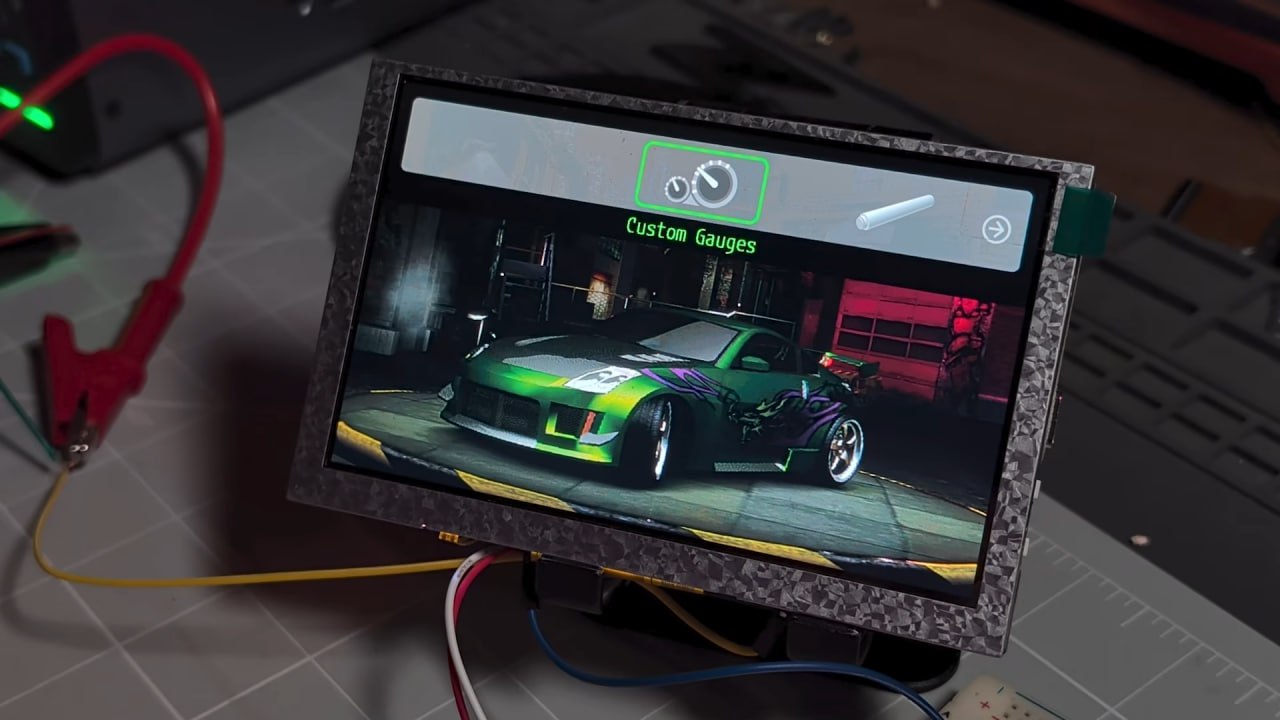Click the right arrow to show more categories
This screenshot has width=1280, height=720.
pos(996,230)
